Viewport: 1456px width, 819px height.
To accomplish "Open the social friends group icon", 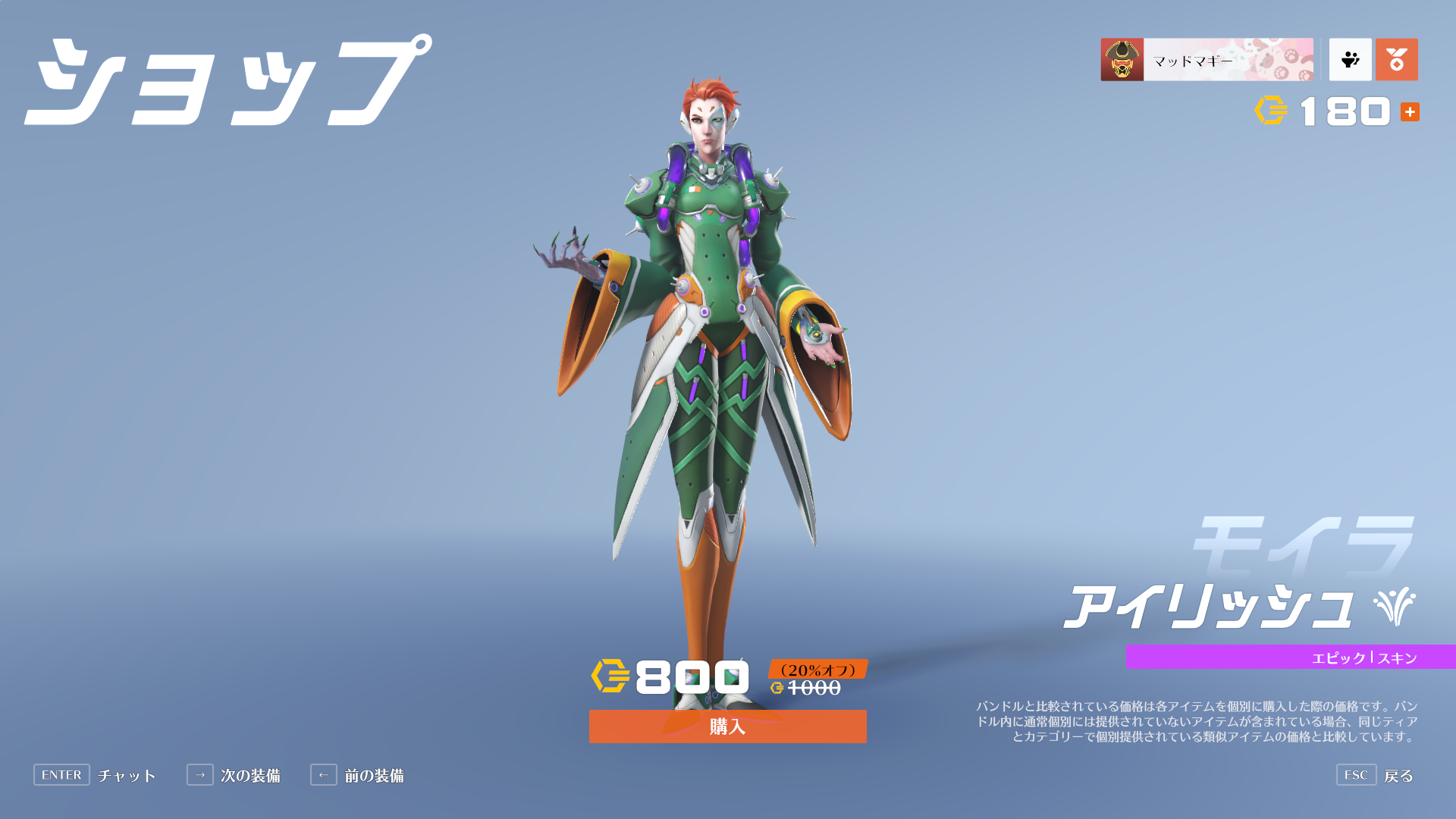I will click(x=1350, y=60).
